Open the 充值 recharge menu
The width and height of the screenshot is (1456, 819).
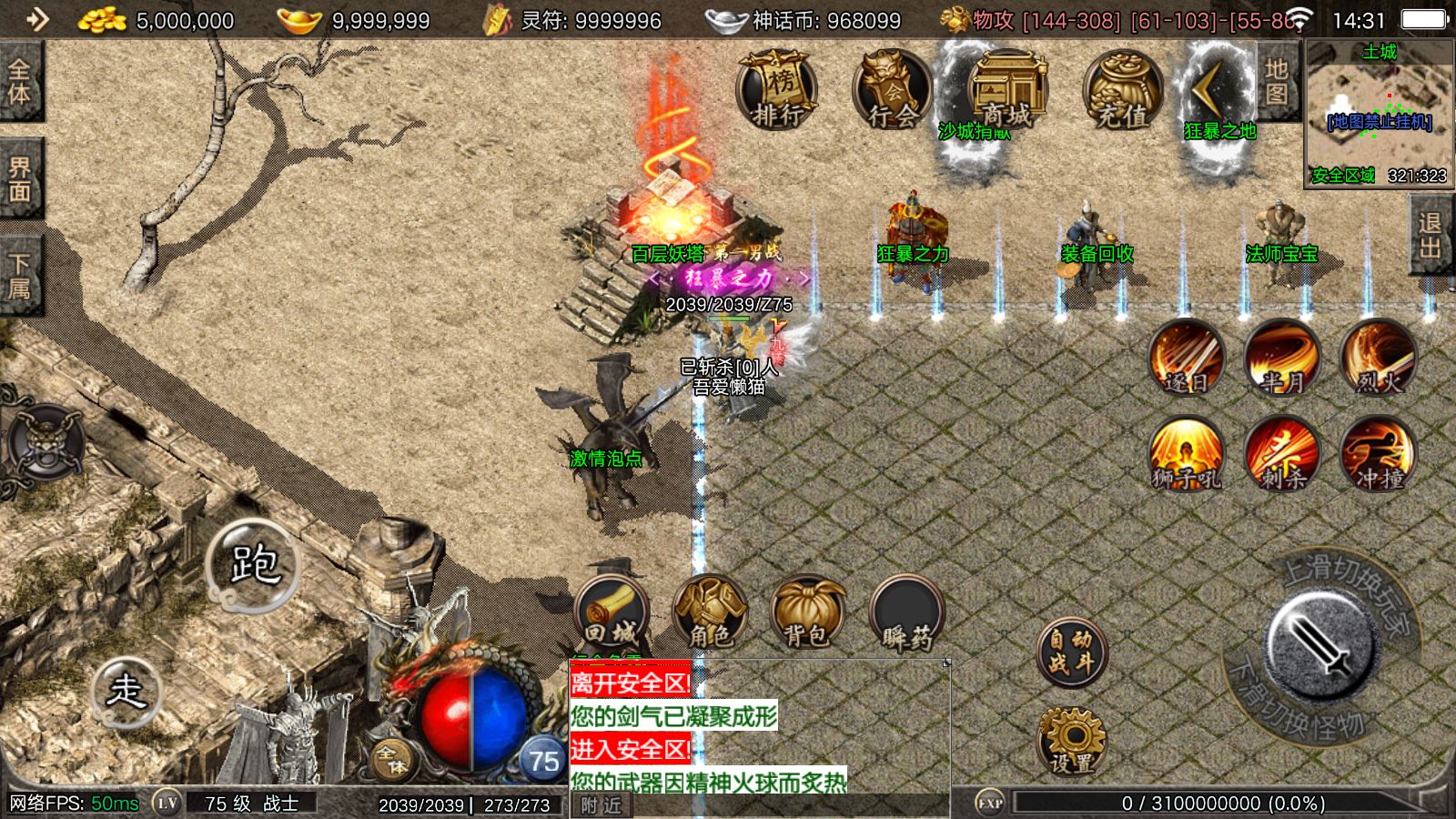pos(1122,90)
